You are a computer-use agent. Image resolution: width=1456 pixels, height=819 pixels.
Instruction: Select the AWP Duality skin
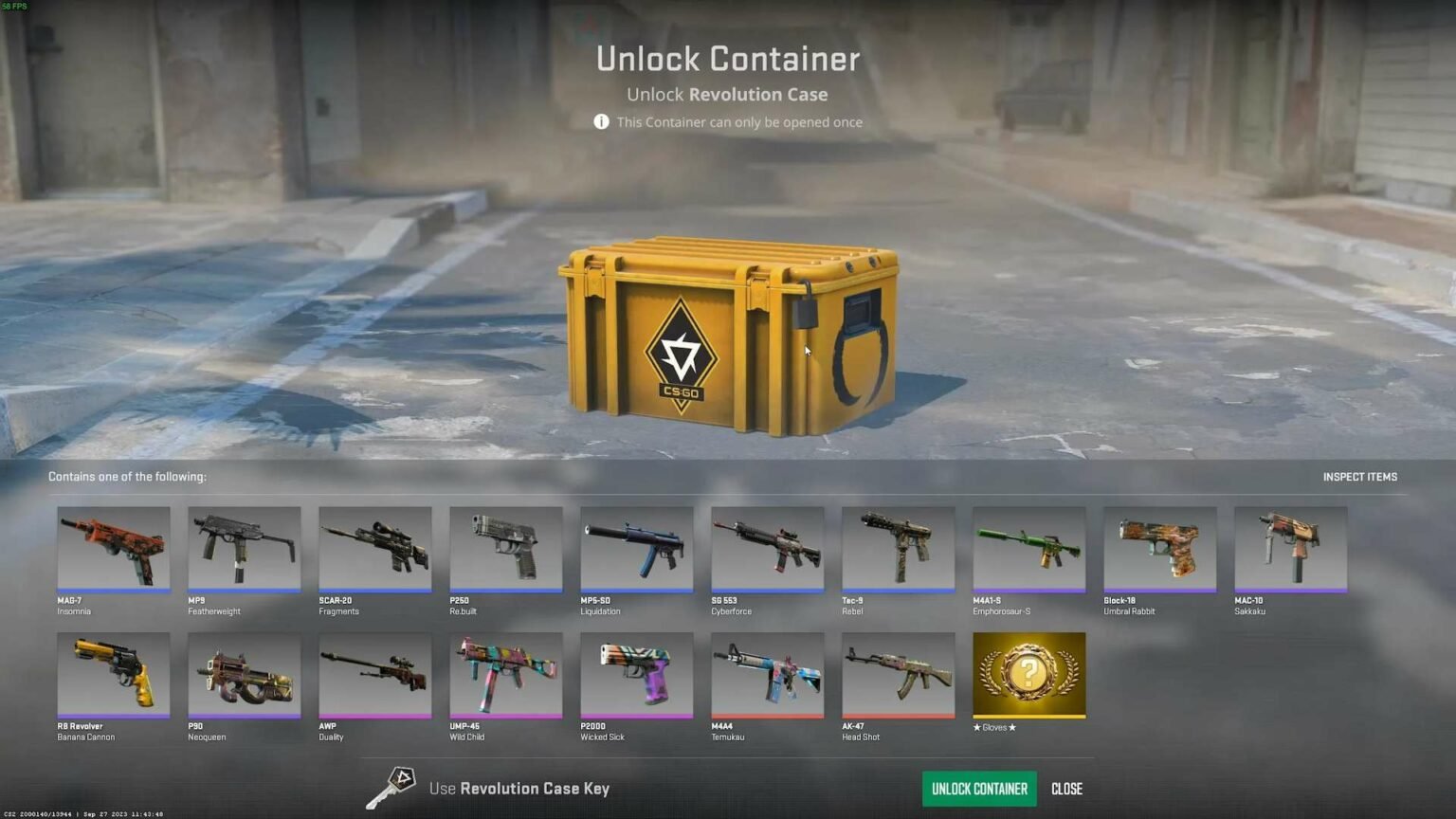(x=374, y=675)
